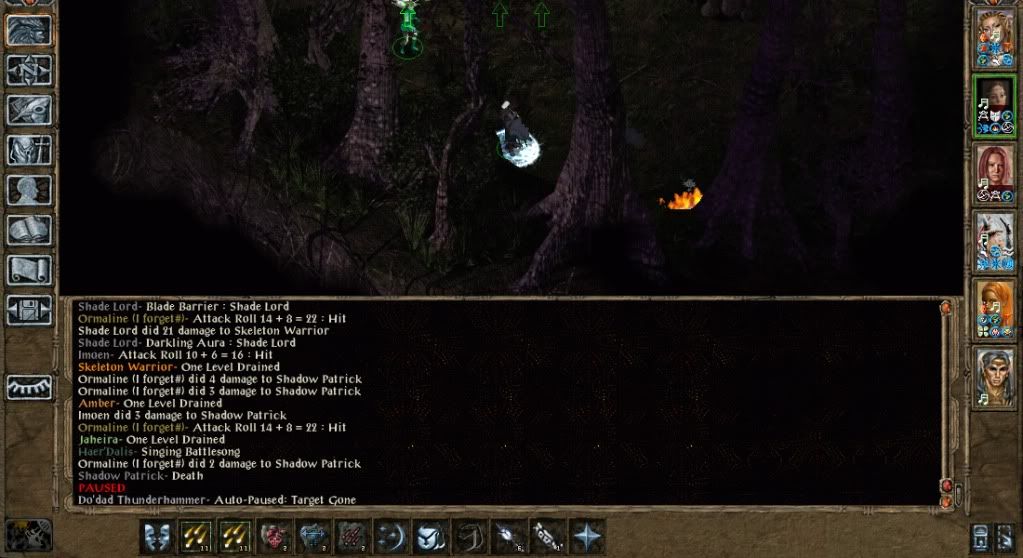Select the blonde character portrait at top
The width and height of the screenshot is (1023, 558).
(995, 38)
